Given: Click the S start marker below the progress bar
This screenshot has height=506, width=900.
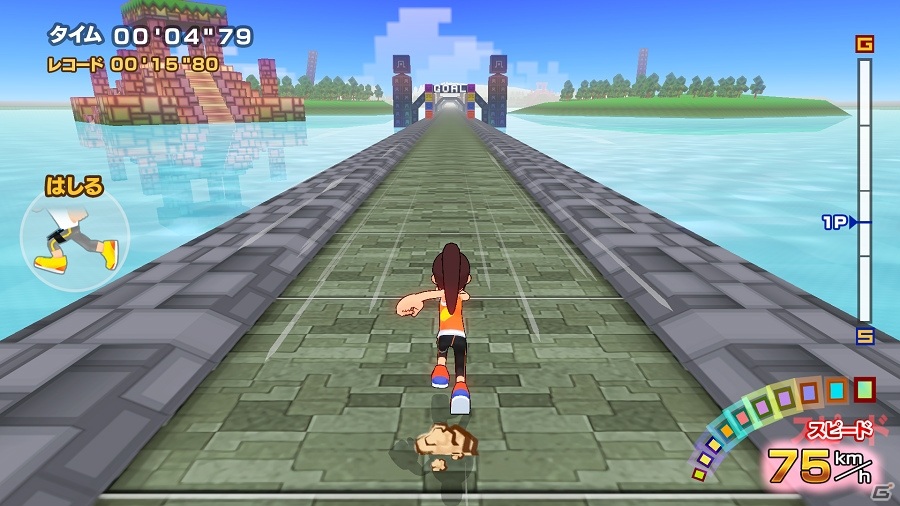Looking at the screenshot, I should [x=864, y=336].
